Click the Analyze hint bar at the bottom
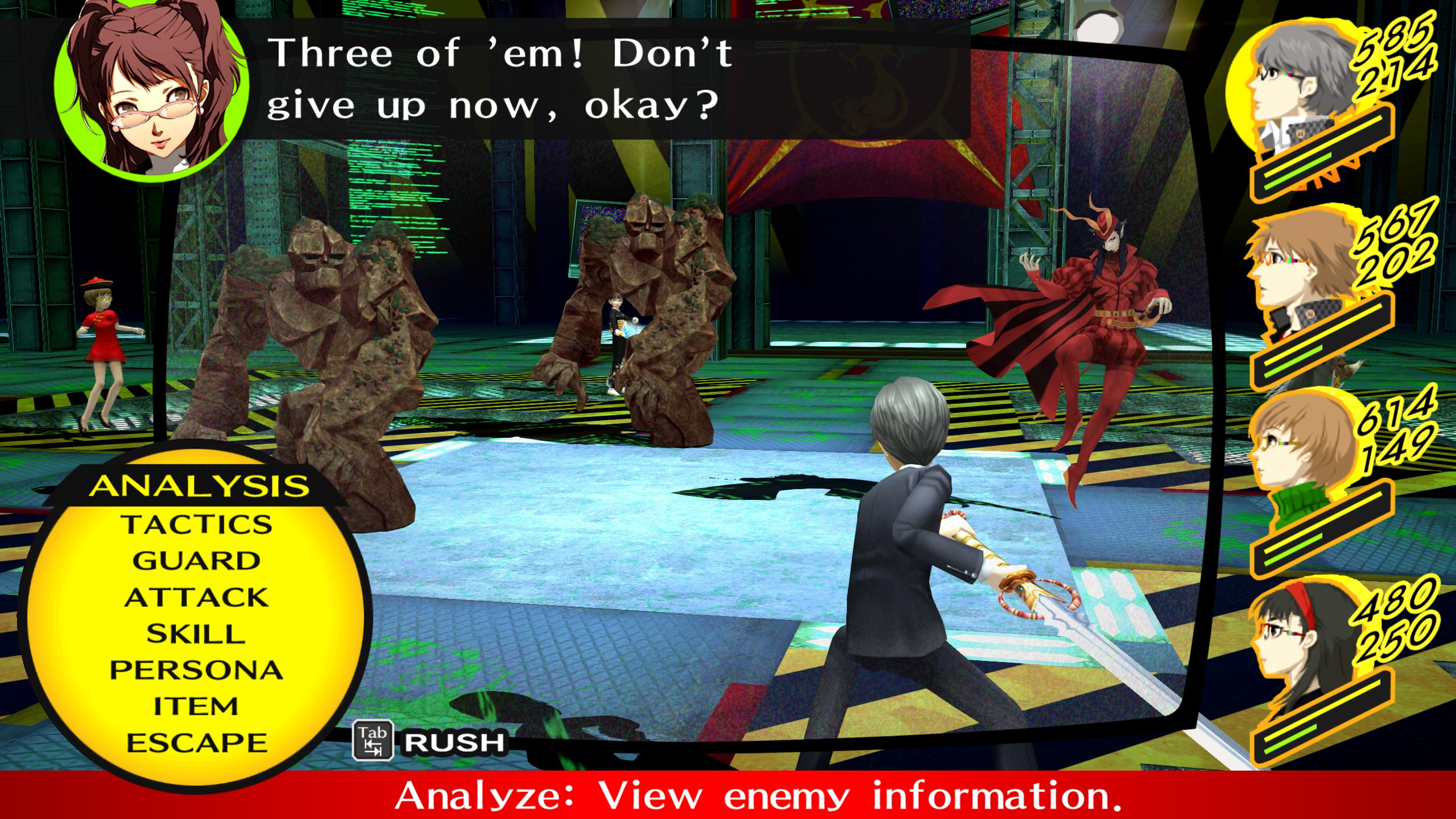This screenshot has width=1456, height=819. pos(728,797)
